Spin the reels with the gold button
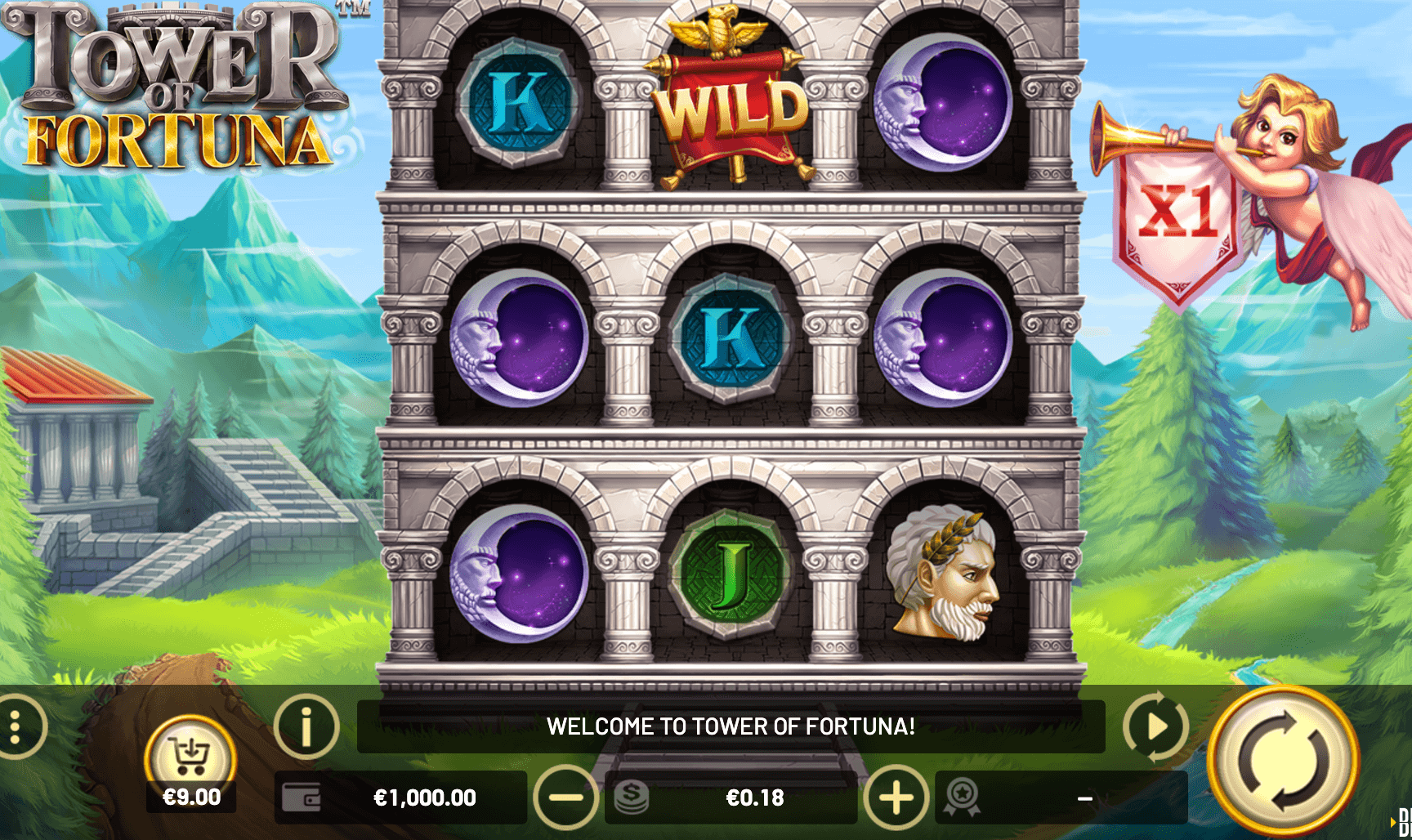The image size is (1412, 840). tap(1283, 760)
